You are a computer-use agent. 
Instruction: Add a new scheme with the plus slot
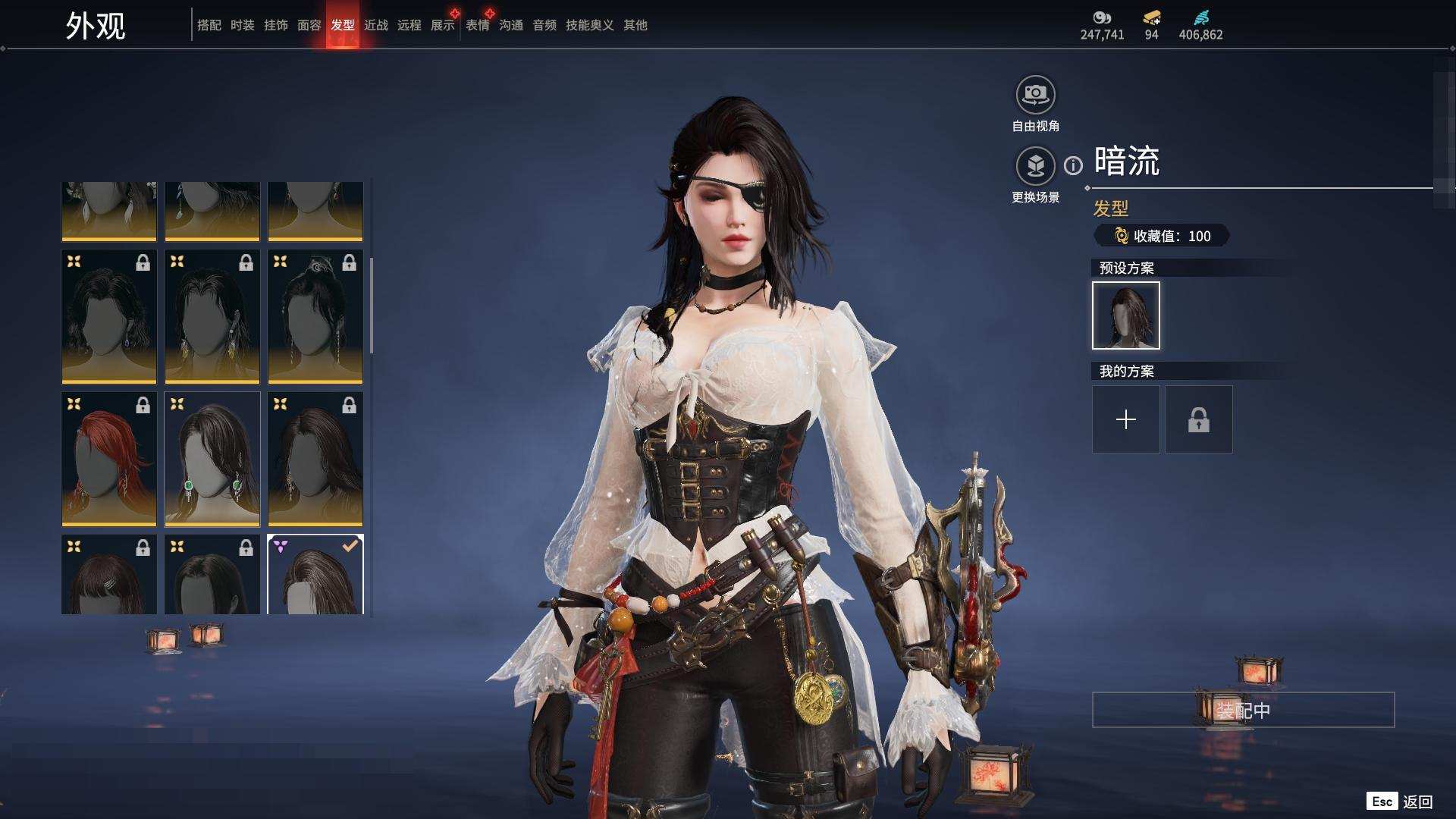[1125, 419]
